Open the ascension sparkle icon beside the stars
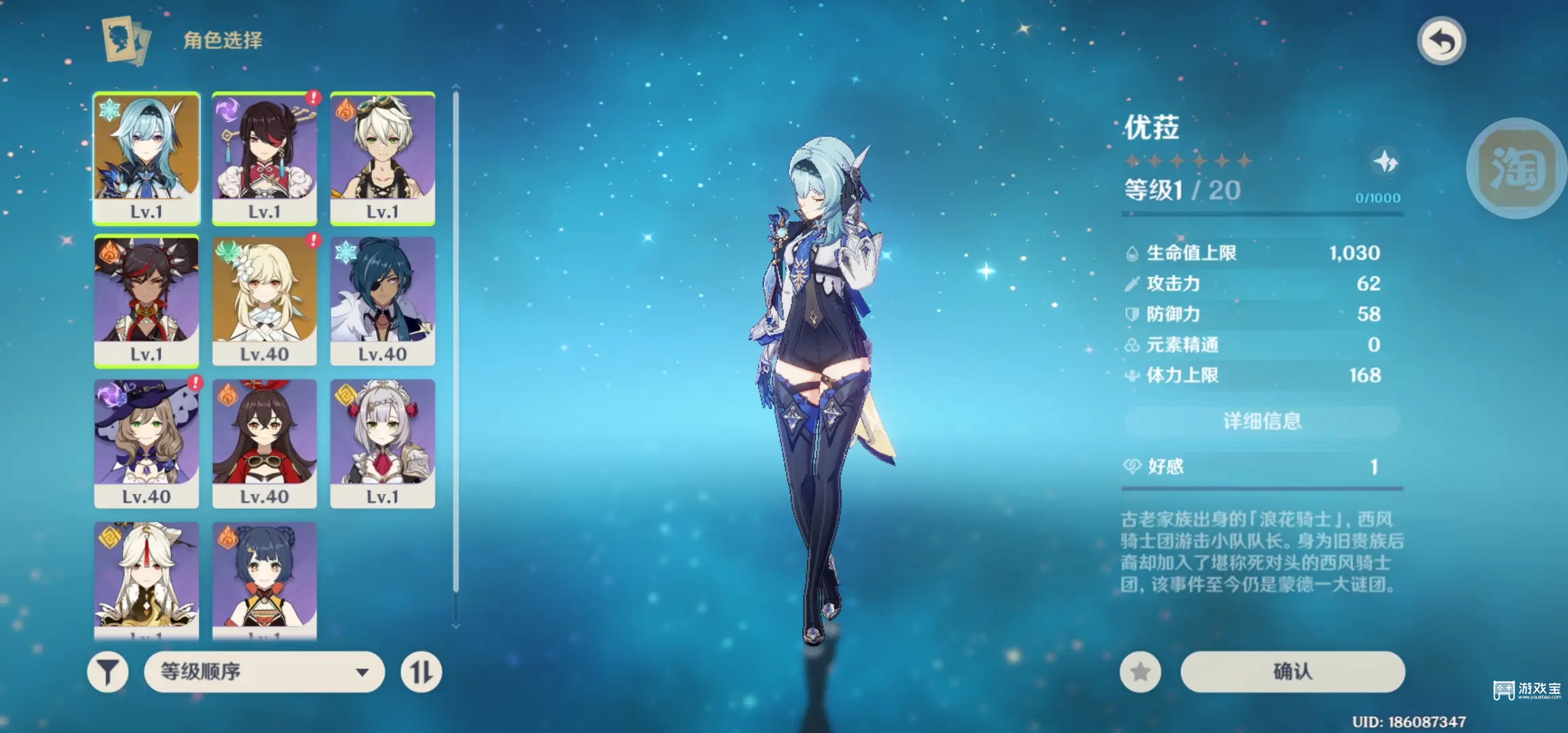This screenshot has width=1568, height=733. tap(1385, 162)
